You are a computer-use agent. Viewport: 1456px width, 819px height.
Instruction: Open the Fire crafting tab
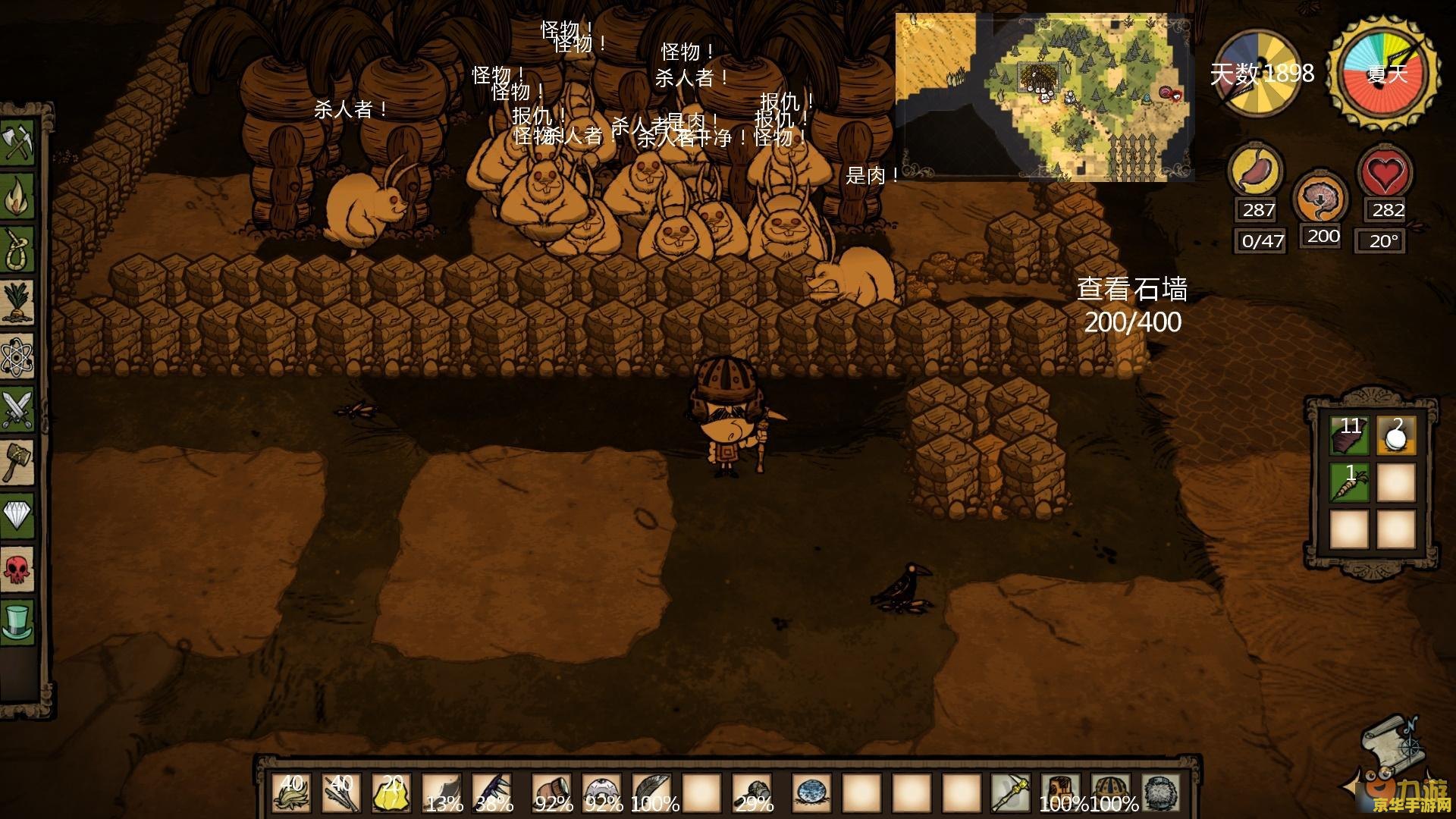coord(18,196)
